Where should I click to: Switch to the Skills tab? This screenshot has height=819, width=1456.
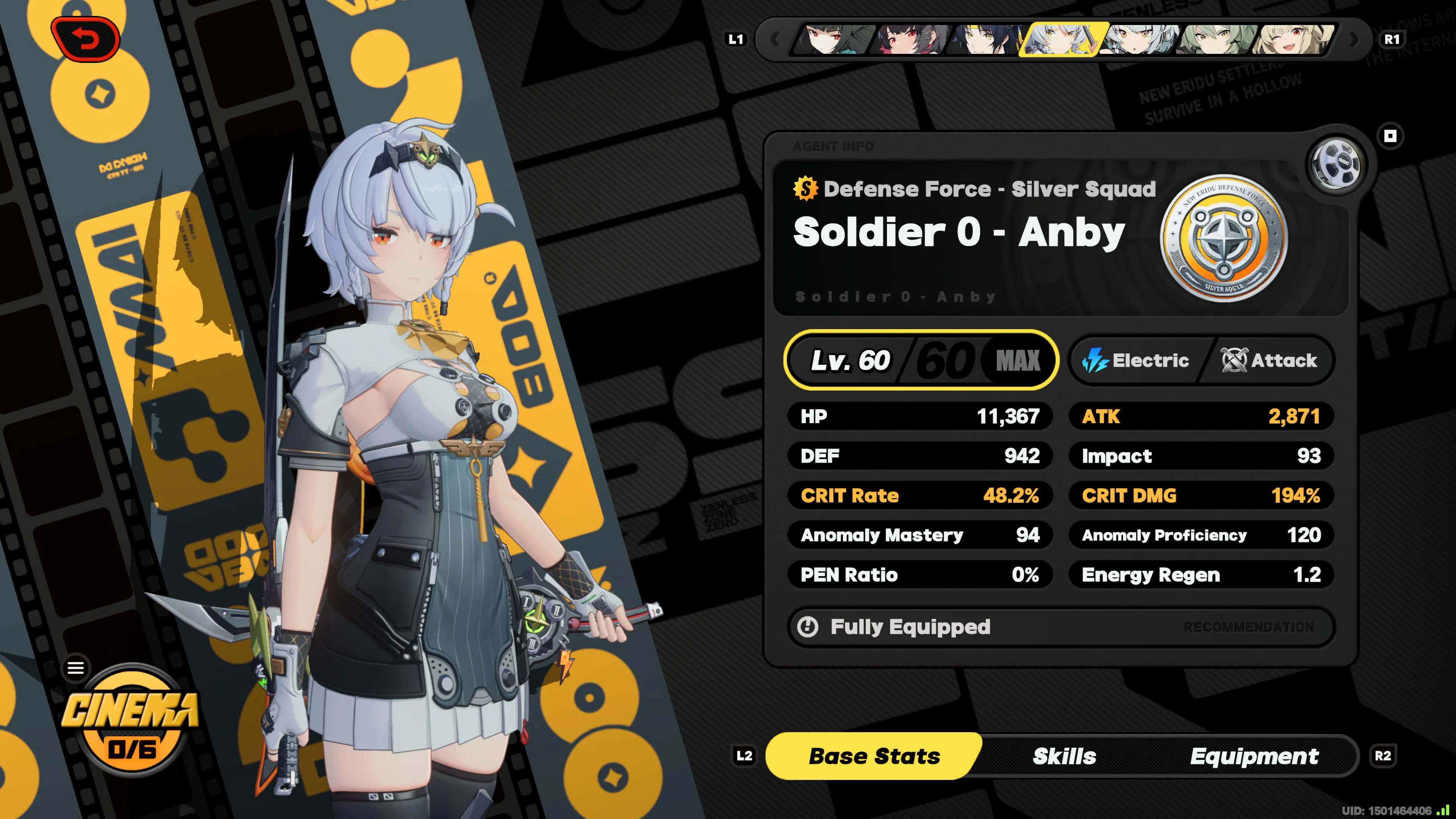click(1064, 756)
